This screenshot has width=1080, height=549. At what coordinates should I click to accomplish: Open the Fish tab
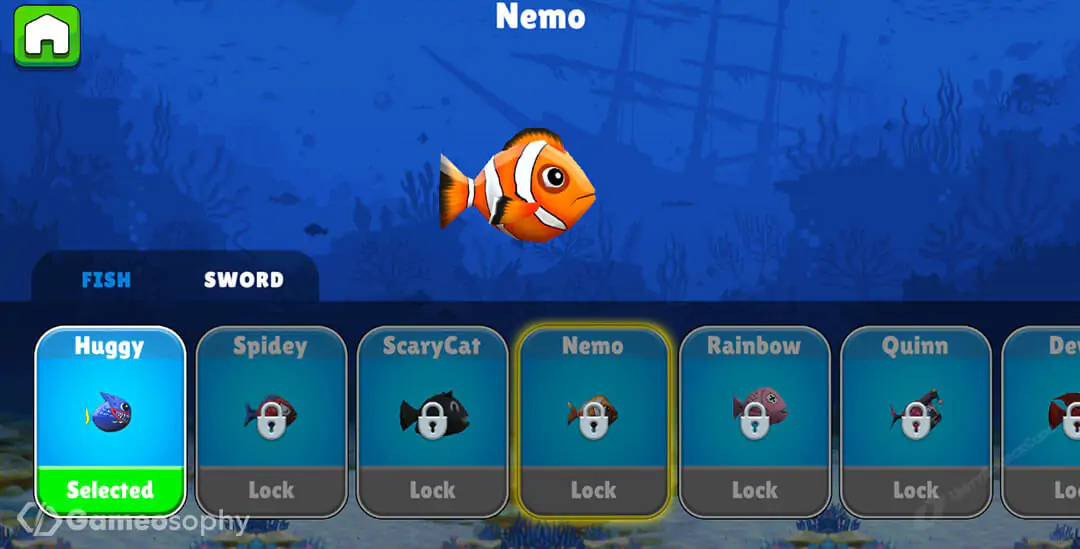pyautogui.click(x=106, y=280)
